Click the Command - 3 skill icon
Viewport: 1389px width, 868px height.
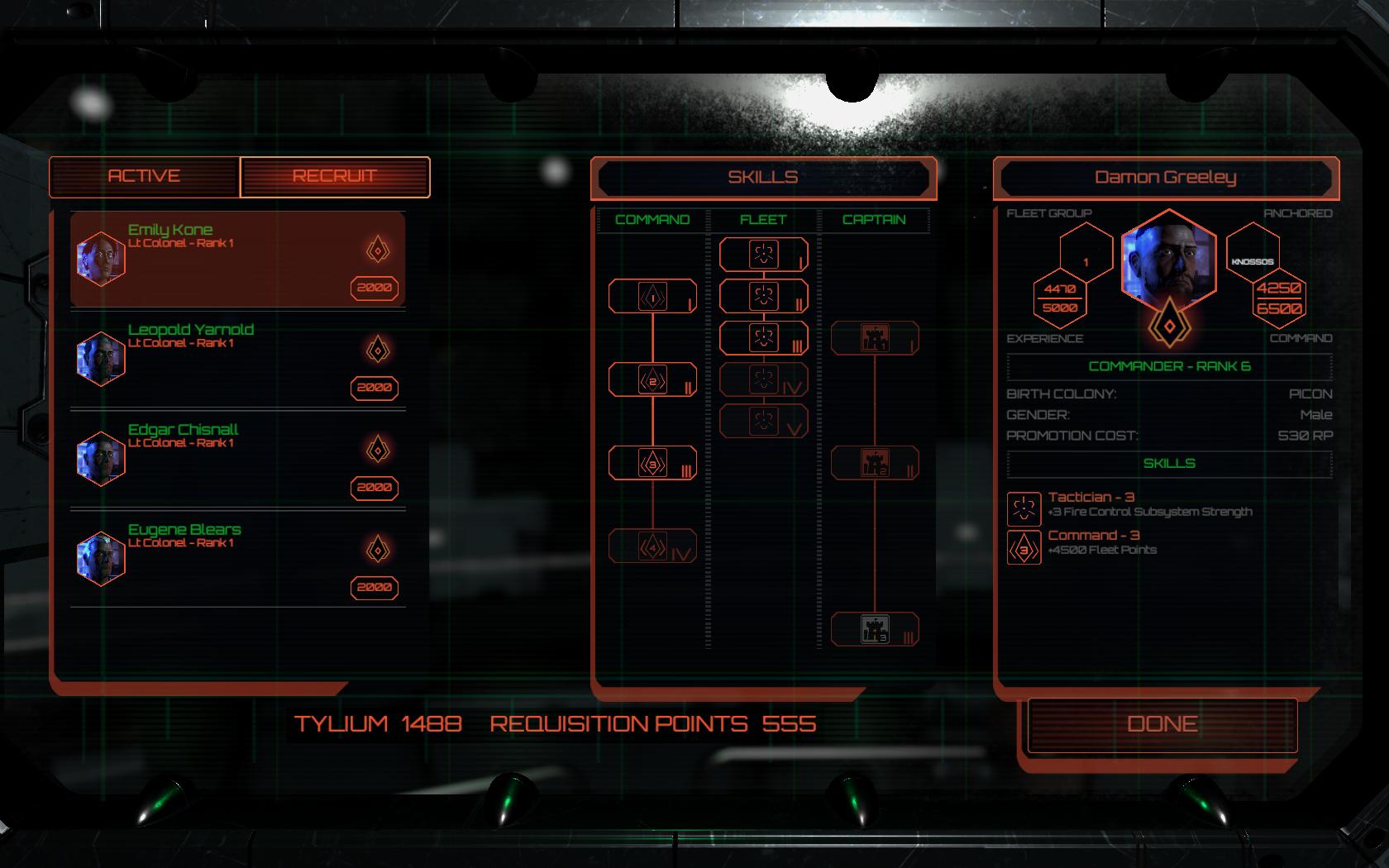pyautogui.click(x=1023, y=546)
